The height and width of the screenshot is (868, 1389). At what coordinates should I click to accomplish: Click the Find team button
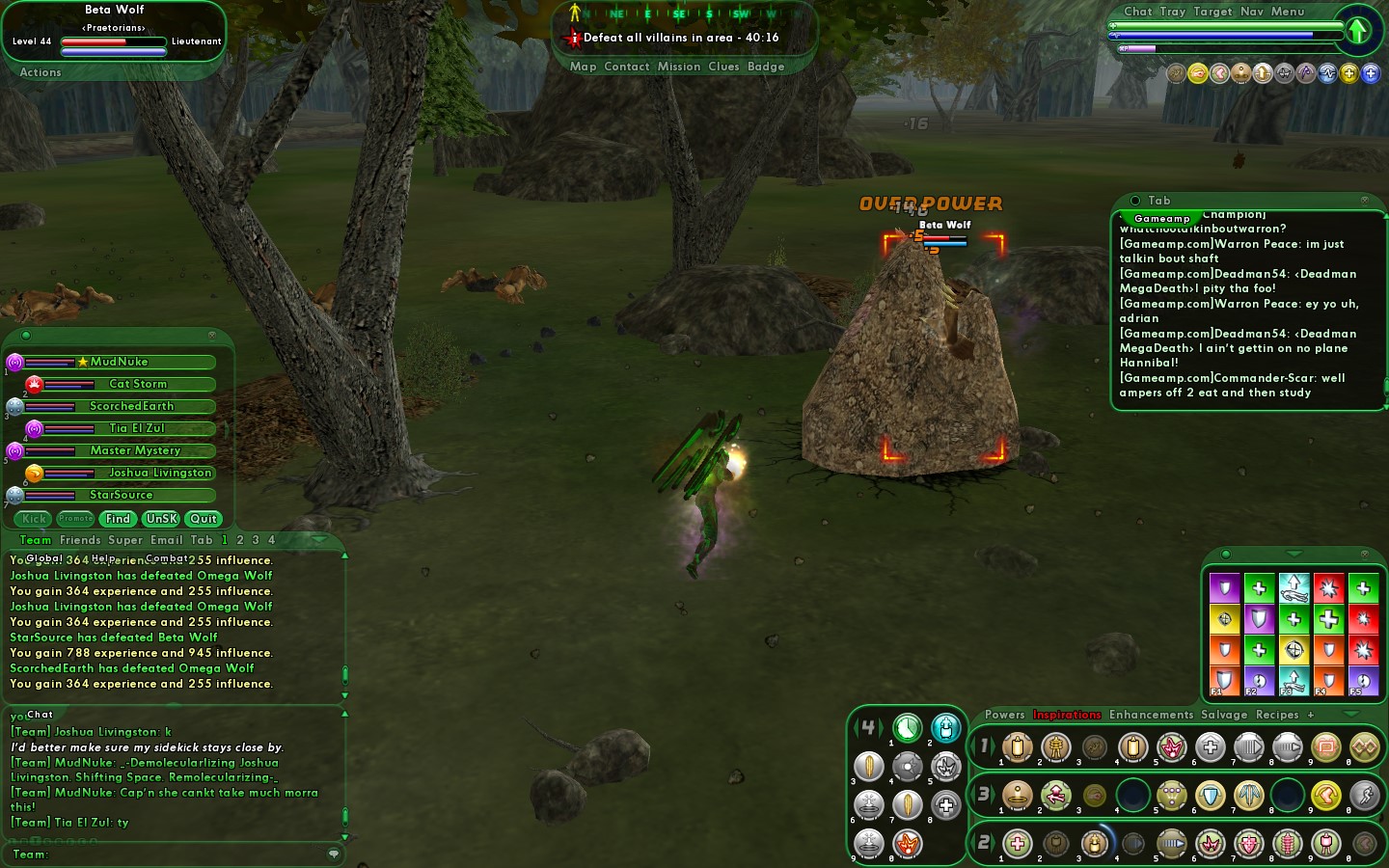coord(118,519)
